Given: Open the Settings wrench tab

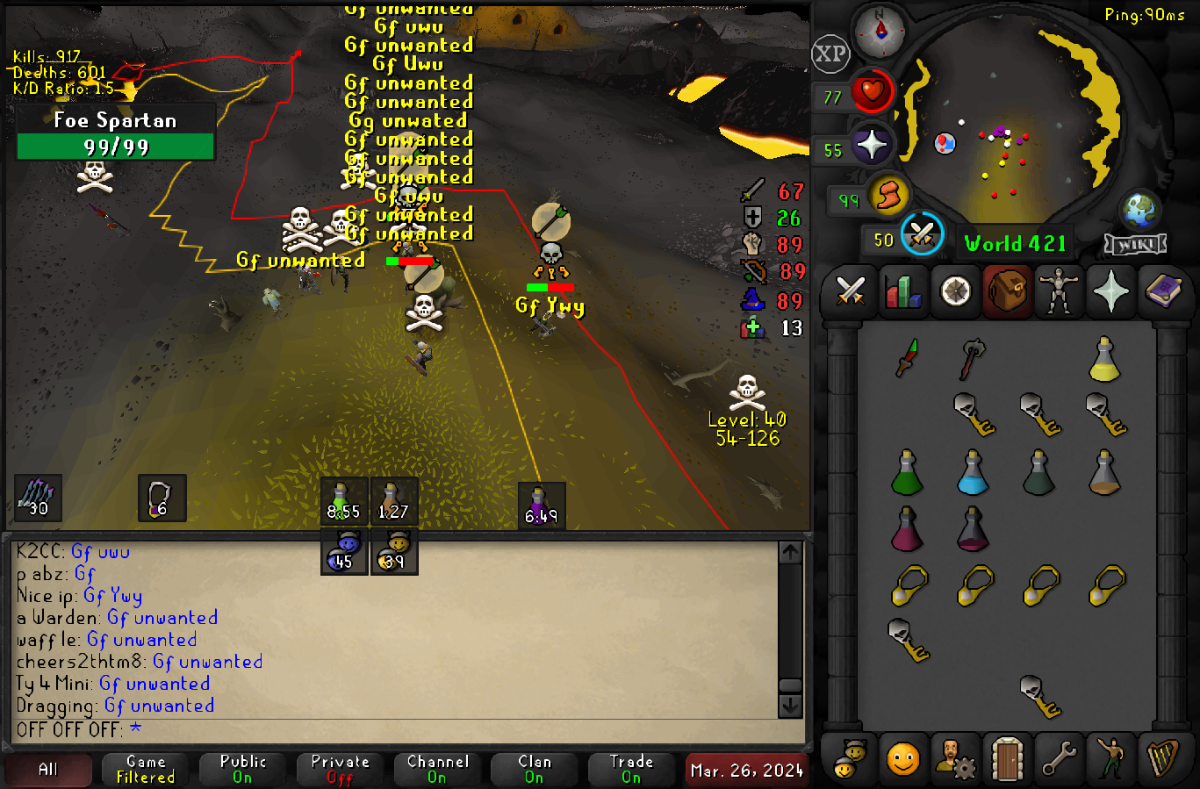Looking at the screenshot, I should click(x=1057, y=758).
